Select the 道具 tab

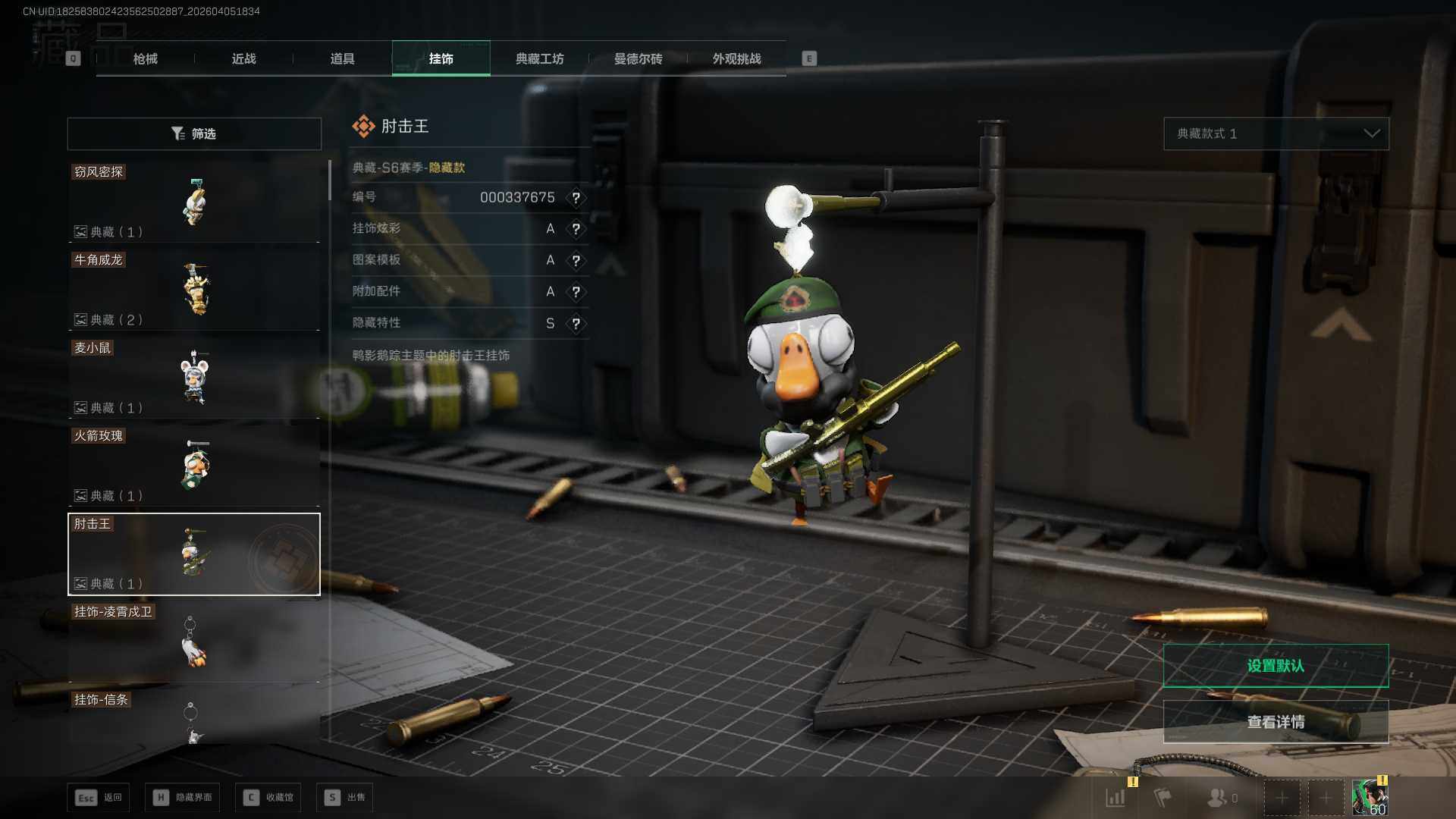point(342,58)
